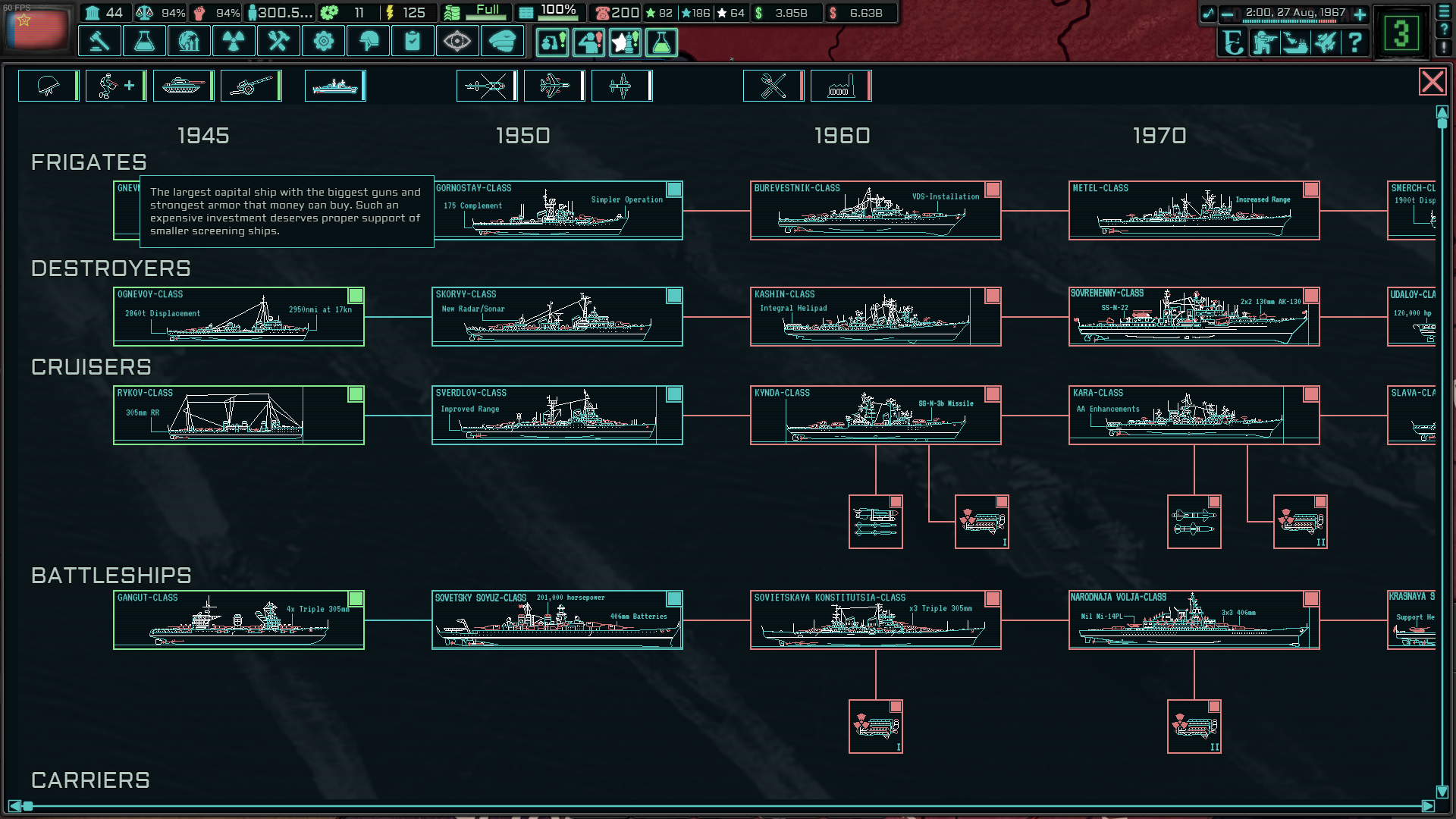Click the officer cap icon in top toolbar
The image size is (1456, 819).
click(503, 42)
